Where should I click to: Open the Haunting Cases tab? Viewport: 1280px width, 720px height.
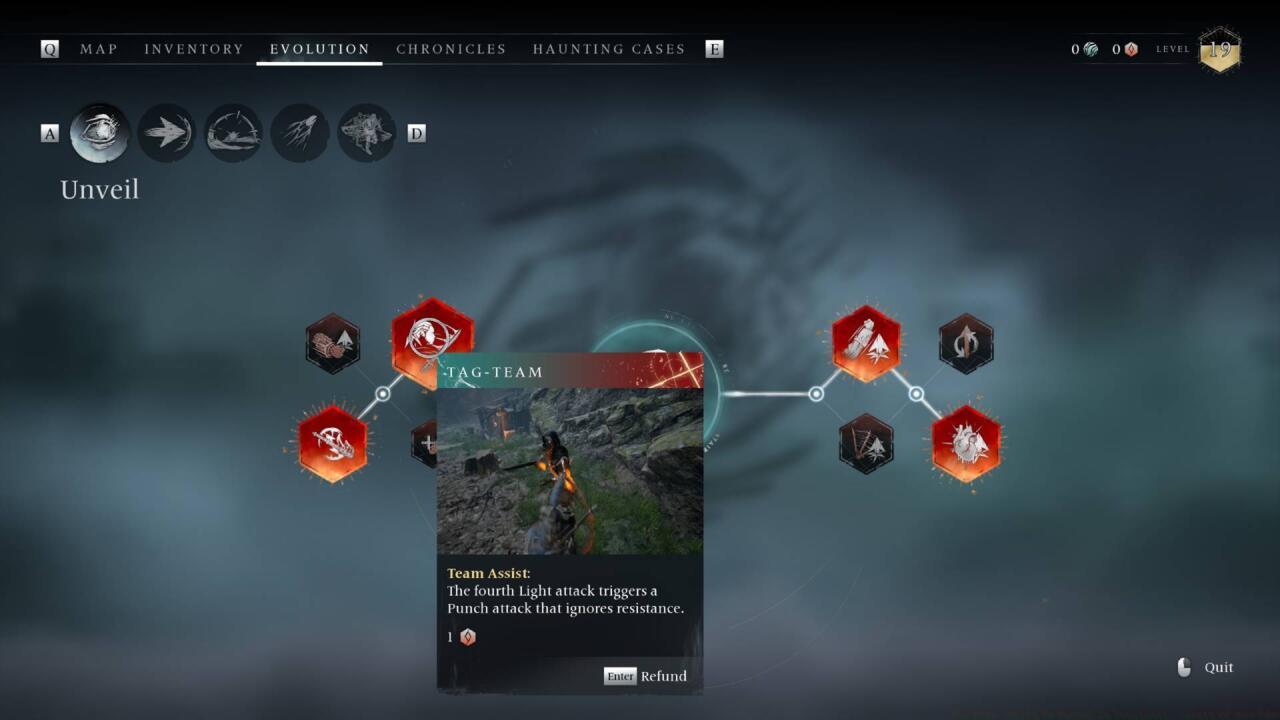609,49
